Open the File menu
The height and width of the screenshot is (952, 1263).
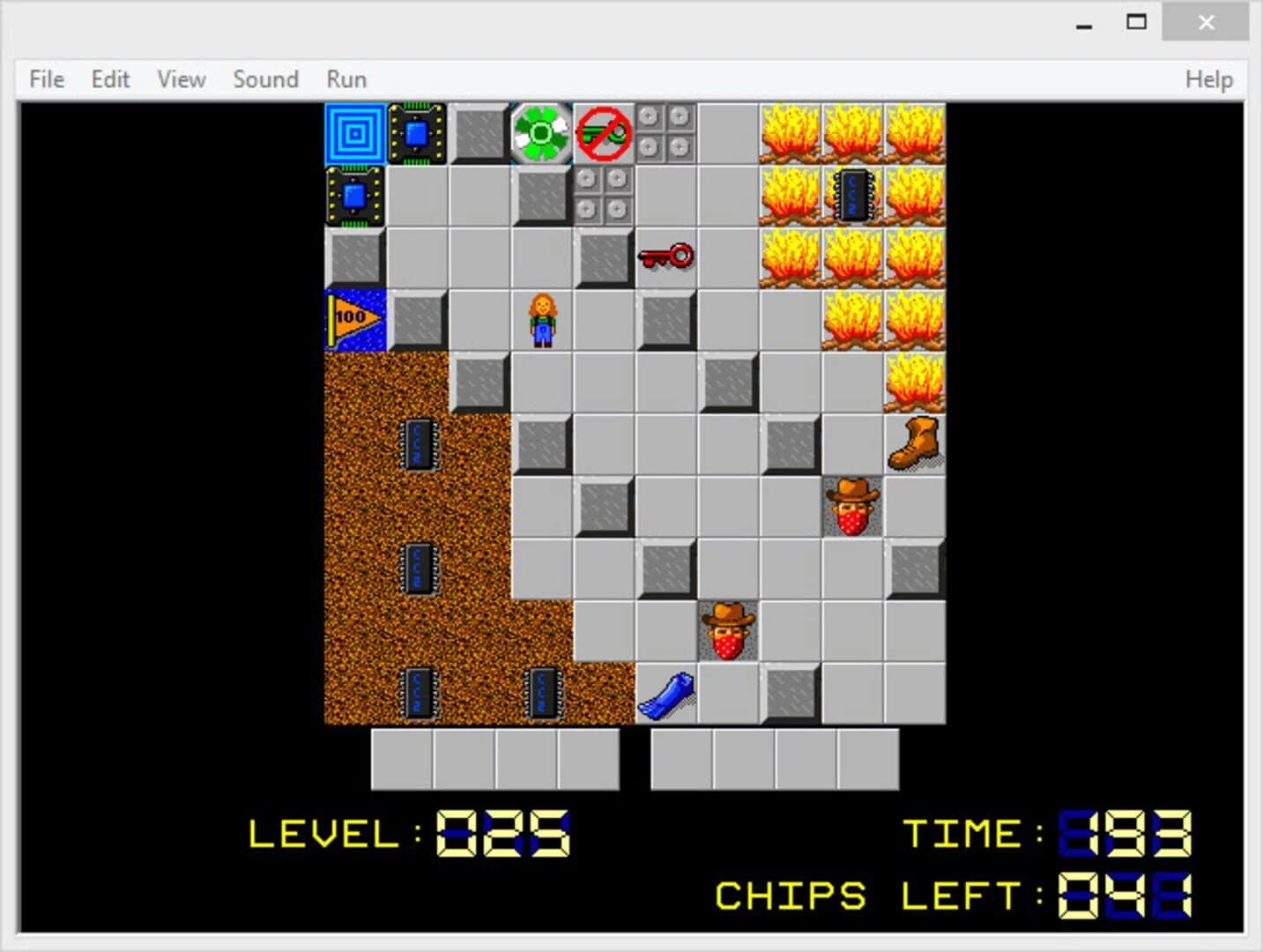coord(45,78)
